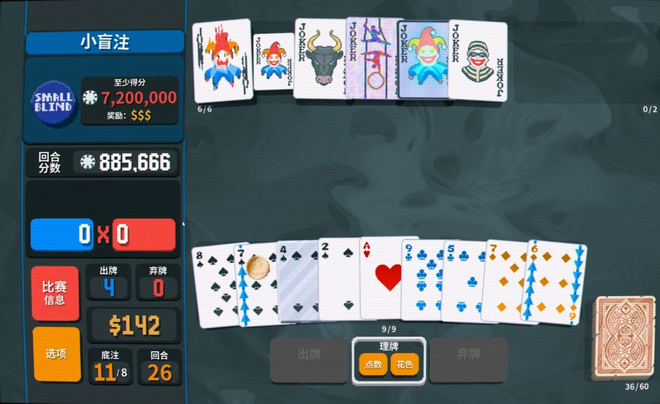The height and width of the screenshot is (404, 660).
Task: Select the tiny Wee Joker card
Action: click(x=272, y=62)
